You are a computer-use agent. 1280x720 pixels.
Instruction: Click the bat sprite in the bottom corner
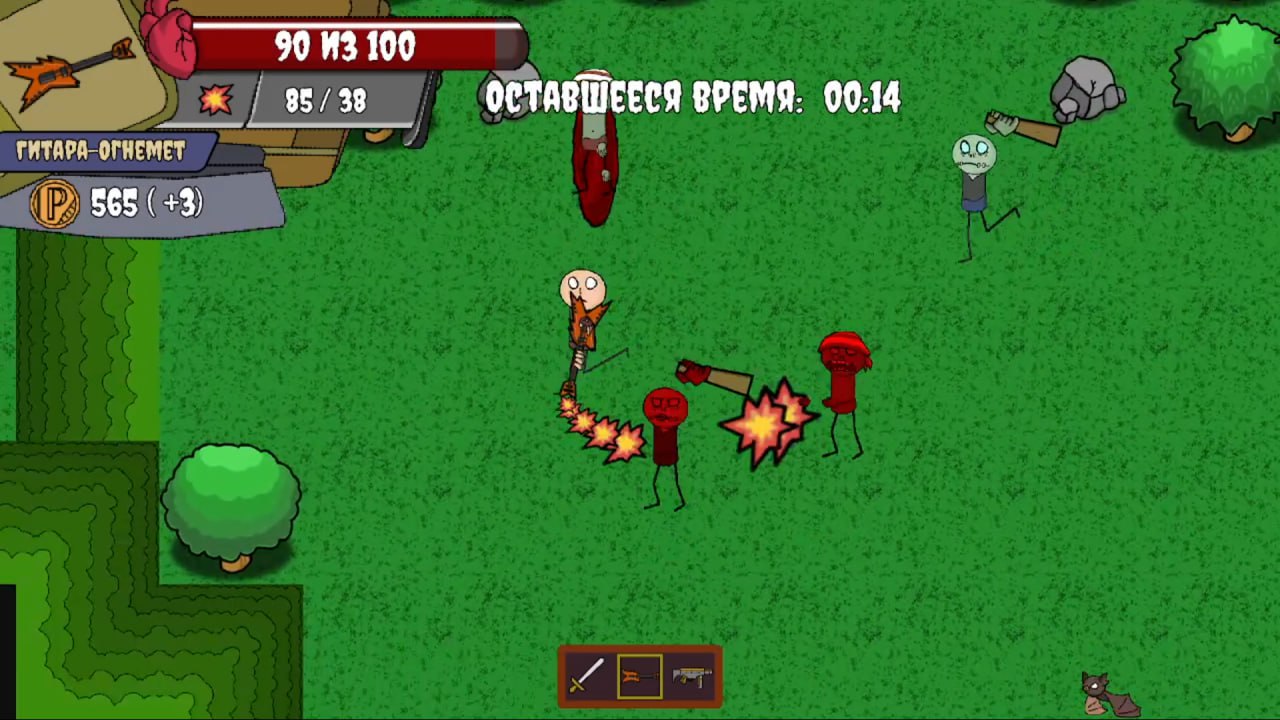tap(1097, 693)
